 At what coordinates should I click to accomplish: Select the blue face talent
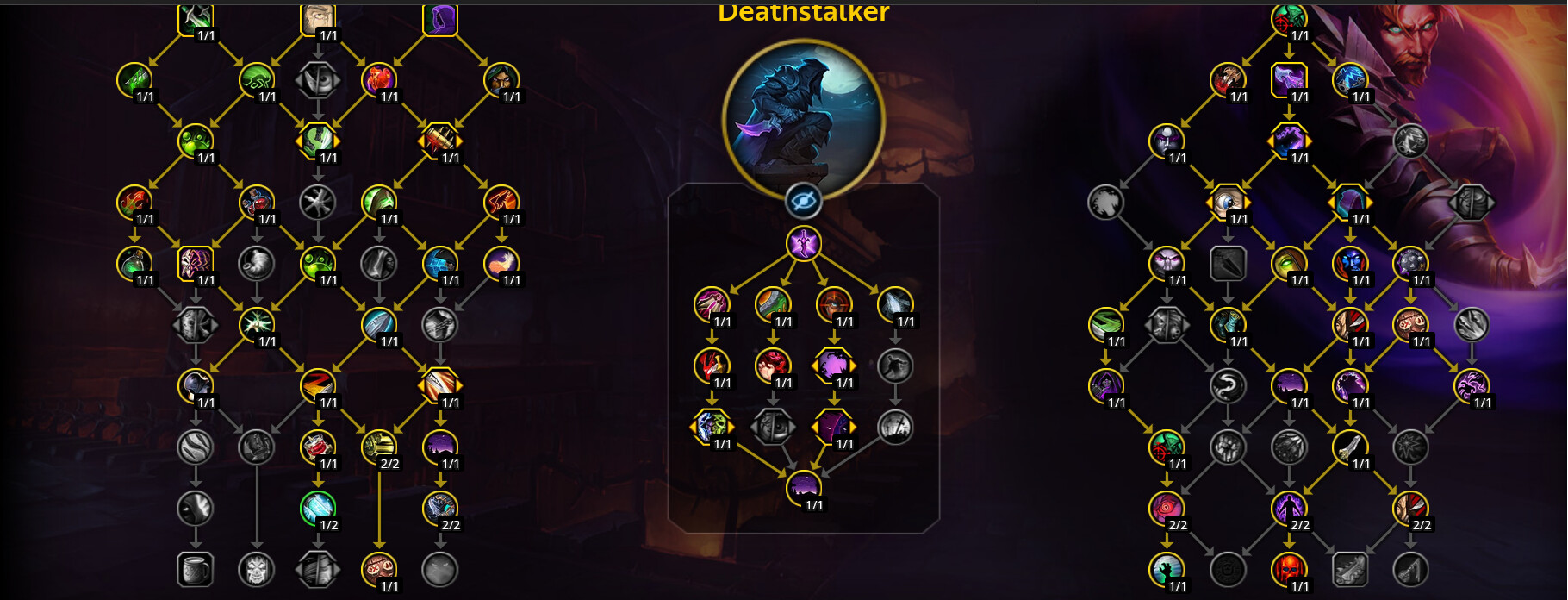pyautogui.click(x=1349, y=262)
